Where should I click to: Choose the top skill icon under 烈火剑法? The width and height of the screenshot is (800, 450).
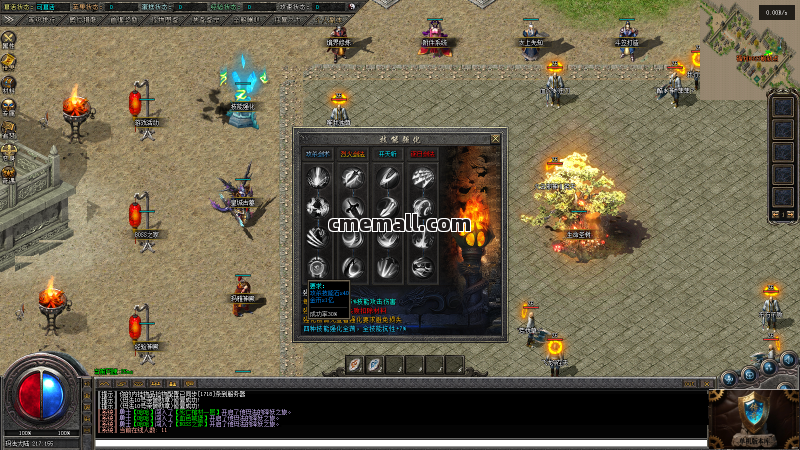point(353,179)
